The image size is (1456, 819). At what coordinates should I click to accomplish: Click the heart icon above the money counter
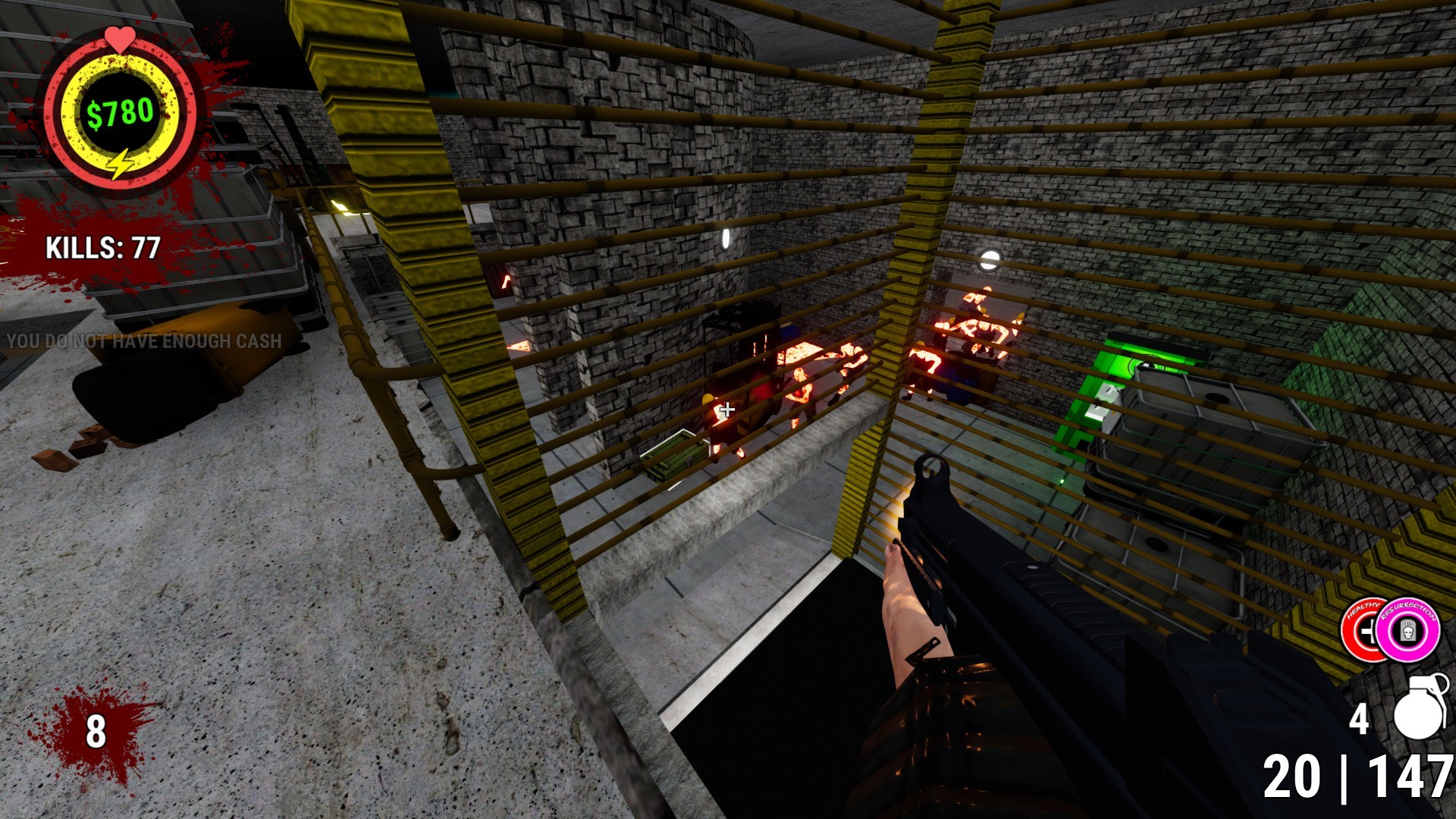point(120,36)
